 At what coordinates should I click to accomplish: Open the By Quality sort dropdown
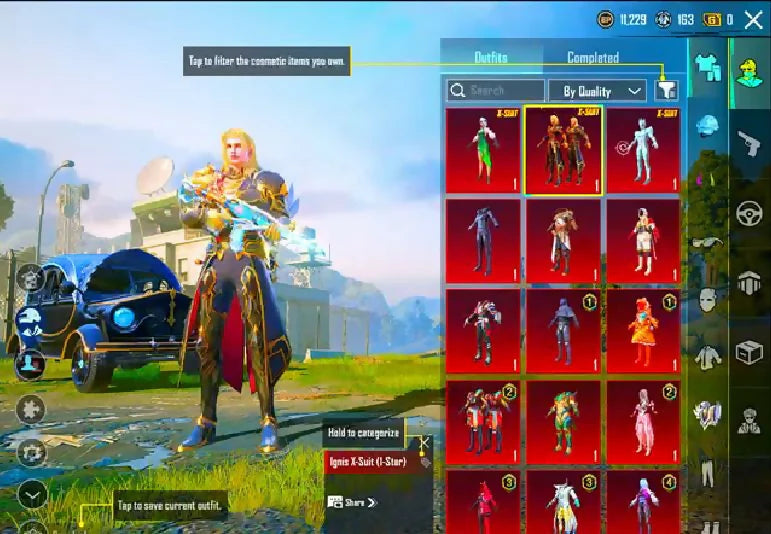pos(597,91)
